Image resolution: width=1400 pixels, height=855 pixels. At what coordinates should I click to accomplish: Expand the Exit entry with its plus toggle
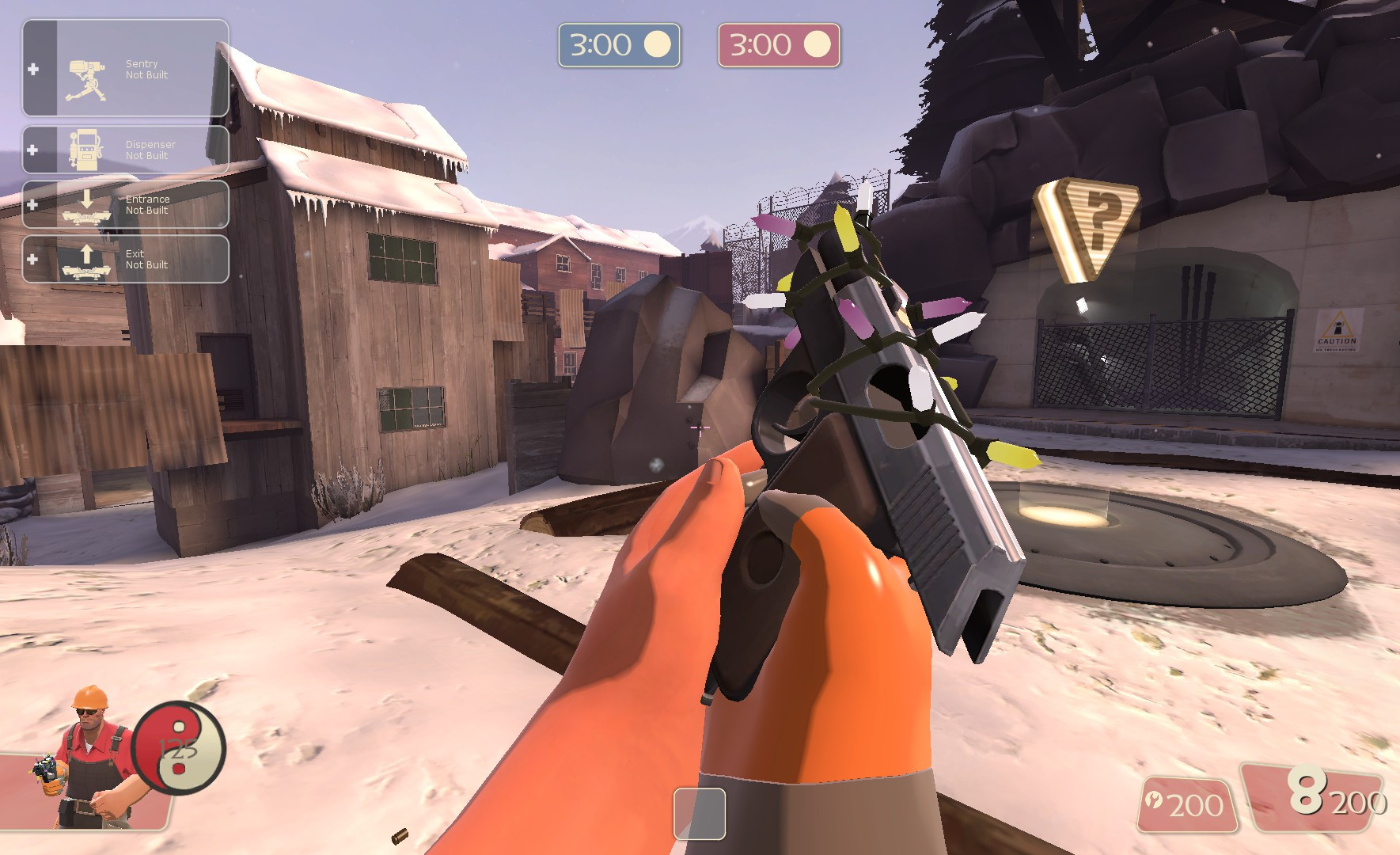(x=32, y=258)
